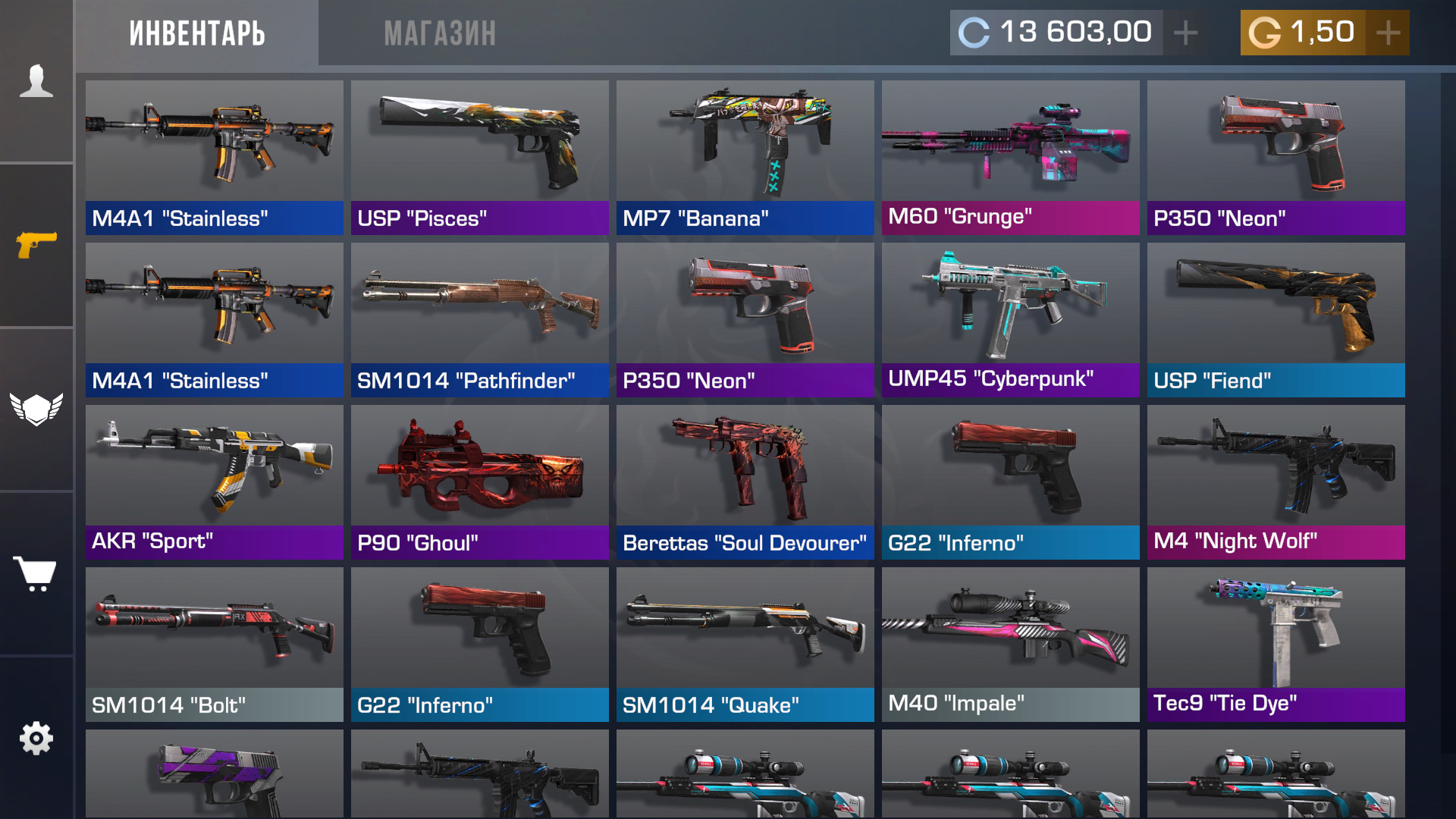Stay on the ИНВЕНТАРЬ tab

tap(197, 33)
